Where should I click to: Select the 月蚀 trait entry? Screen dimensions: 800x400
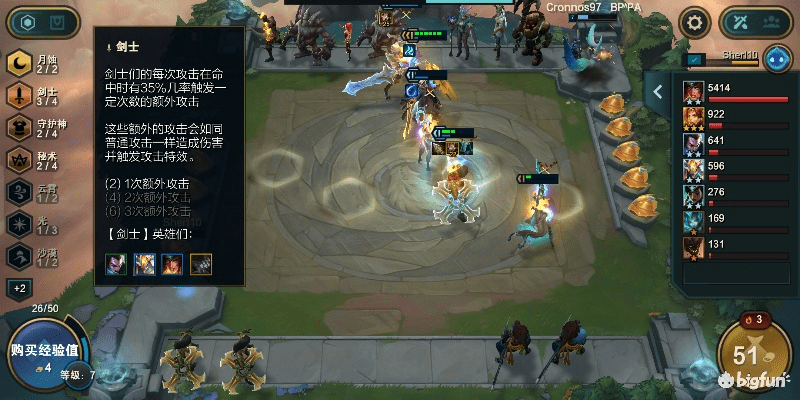(34, 63)
